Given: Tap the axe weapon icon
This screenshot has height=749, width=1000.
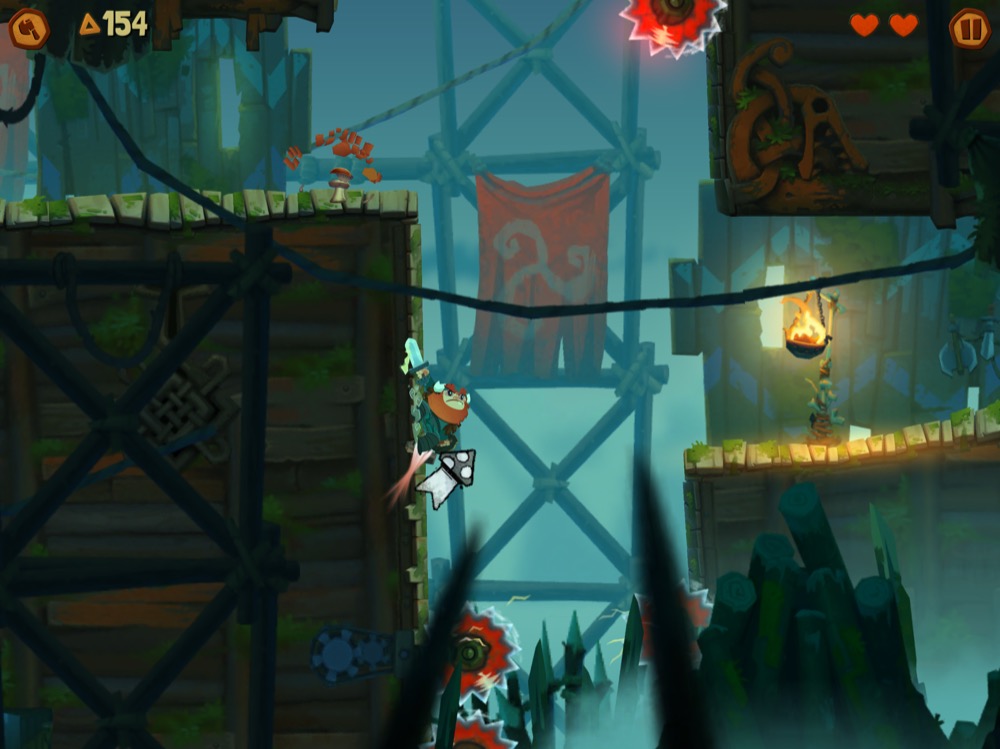Looking at the screenshot, I should (x=28, y=28).
